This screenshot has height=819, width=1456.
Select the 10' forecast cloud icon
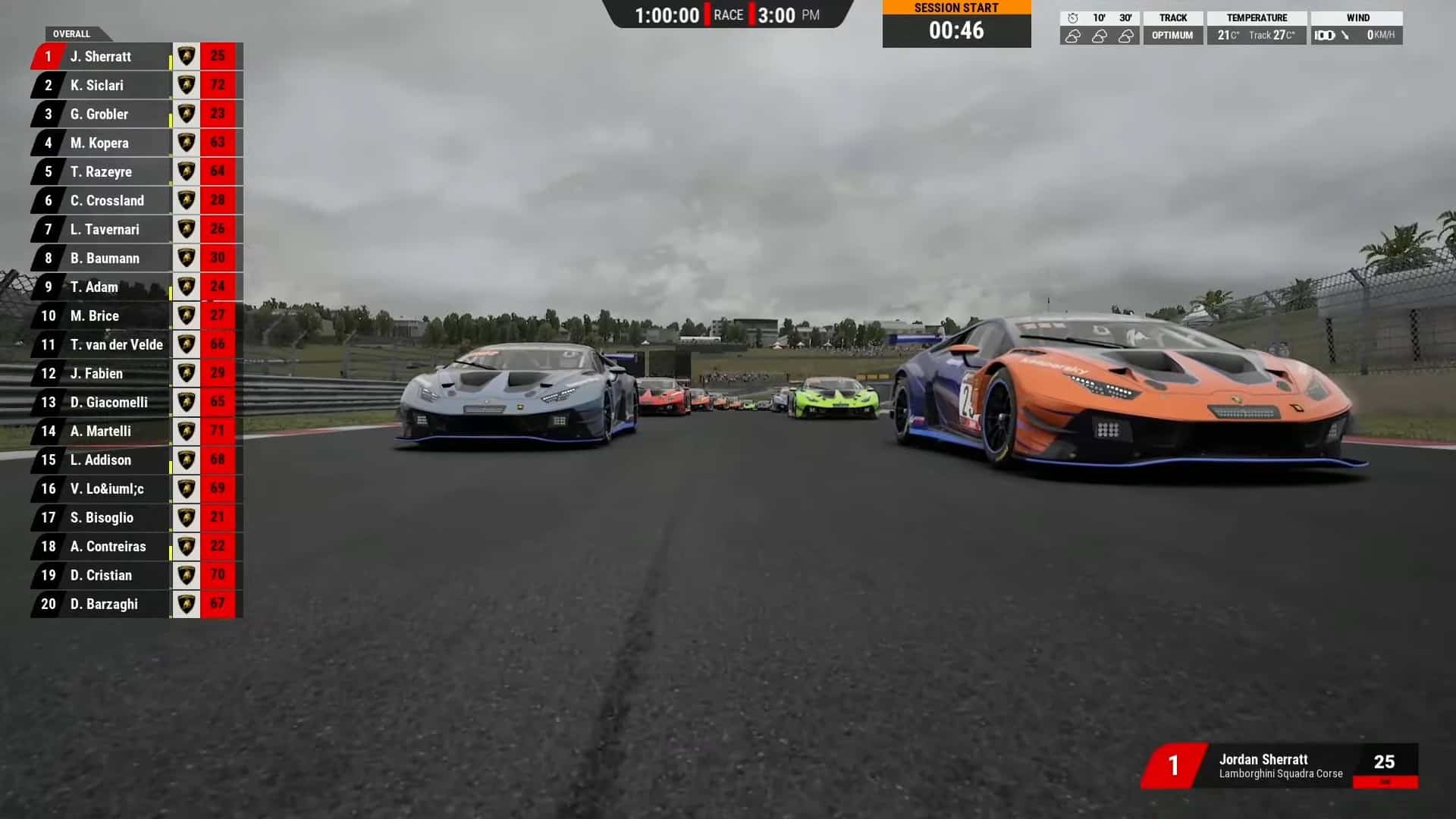pyautogui.click(x=1100, y=34)
